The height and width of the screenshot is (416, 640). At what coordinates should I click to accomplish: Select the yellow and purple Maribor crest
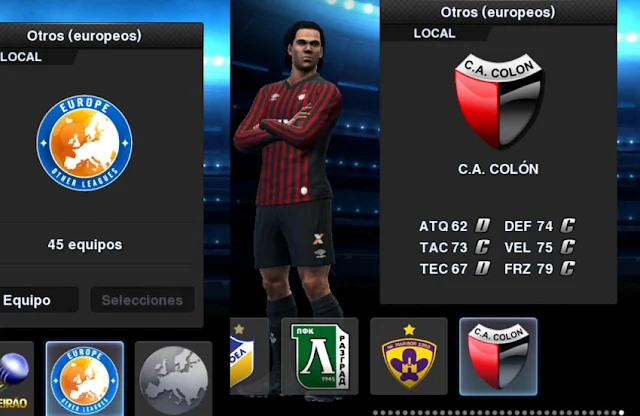(x=409, y=356)
